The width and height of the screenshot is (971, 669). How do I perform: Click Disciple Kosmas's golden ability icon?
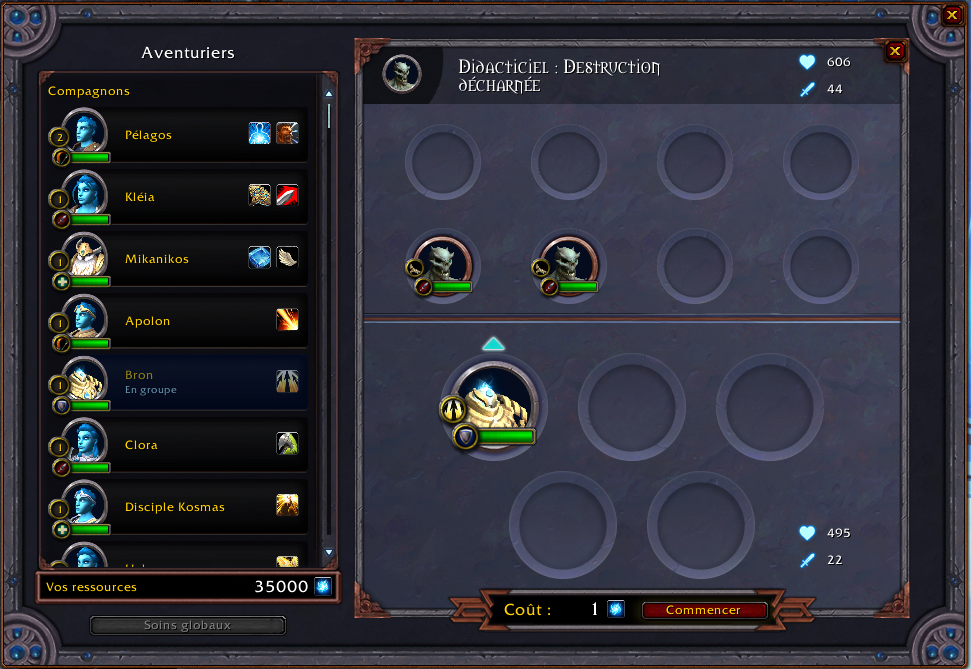point(287,506)
